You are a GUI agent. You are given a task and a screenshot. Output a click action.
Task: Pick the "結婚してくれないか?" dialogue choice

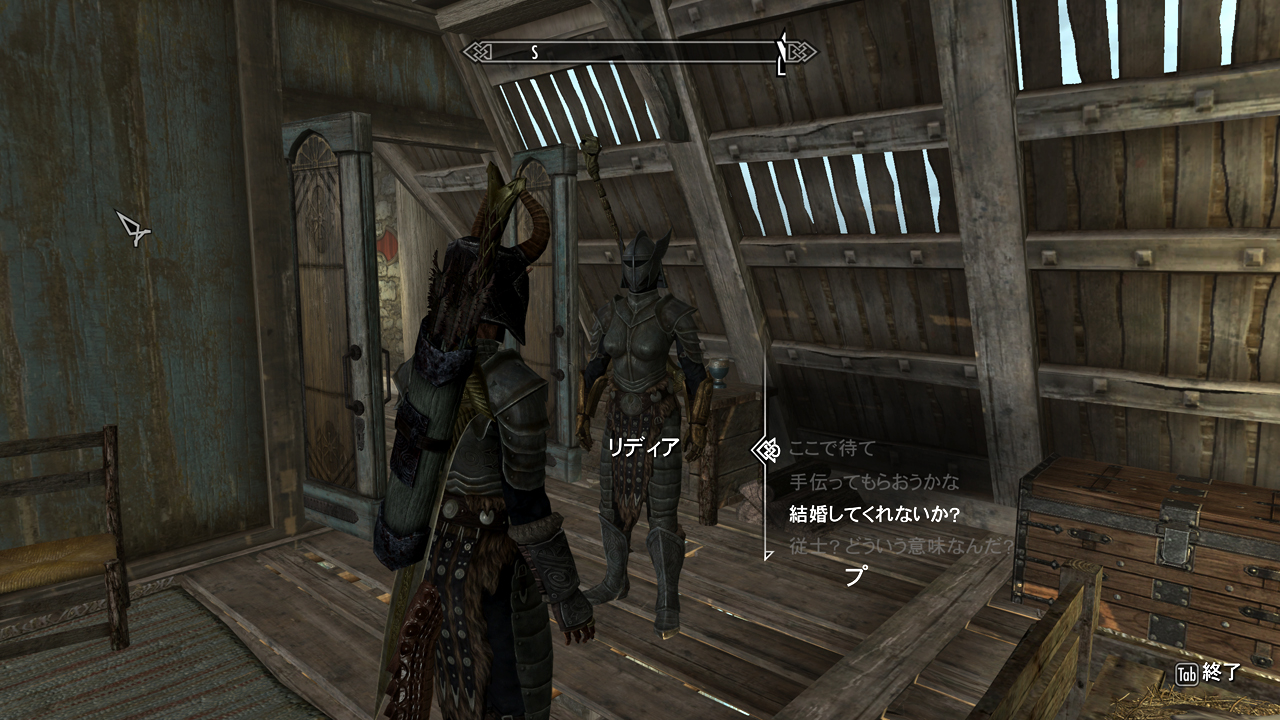coord(875,515)
